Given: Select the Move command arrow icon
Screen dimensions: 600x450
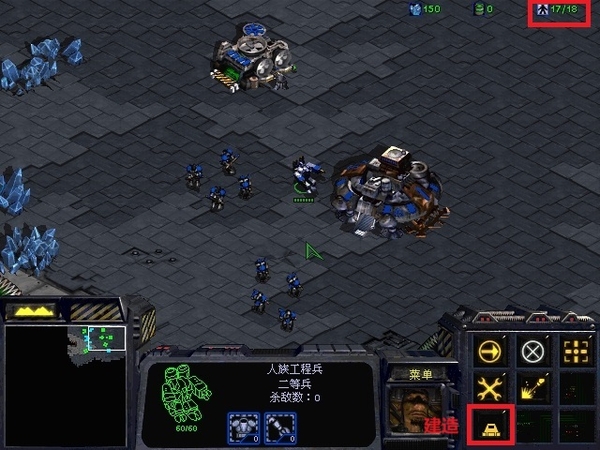Looking at the screenshot, I should point(490,351).
